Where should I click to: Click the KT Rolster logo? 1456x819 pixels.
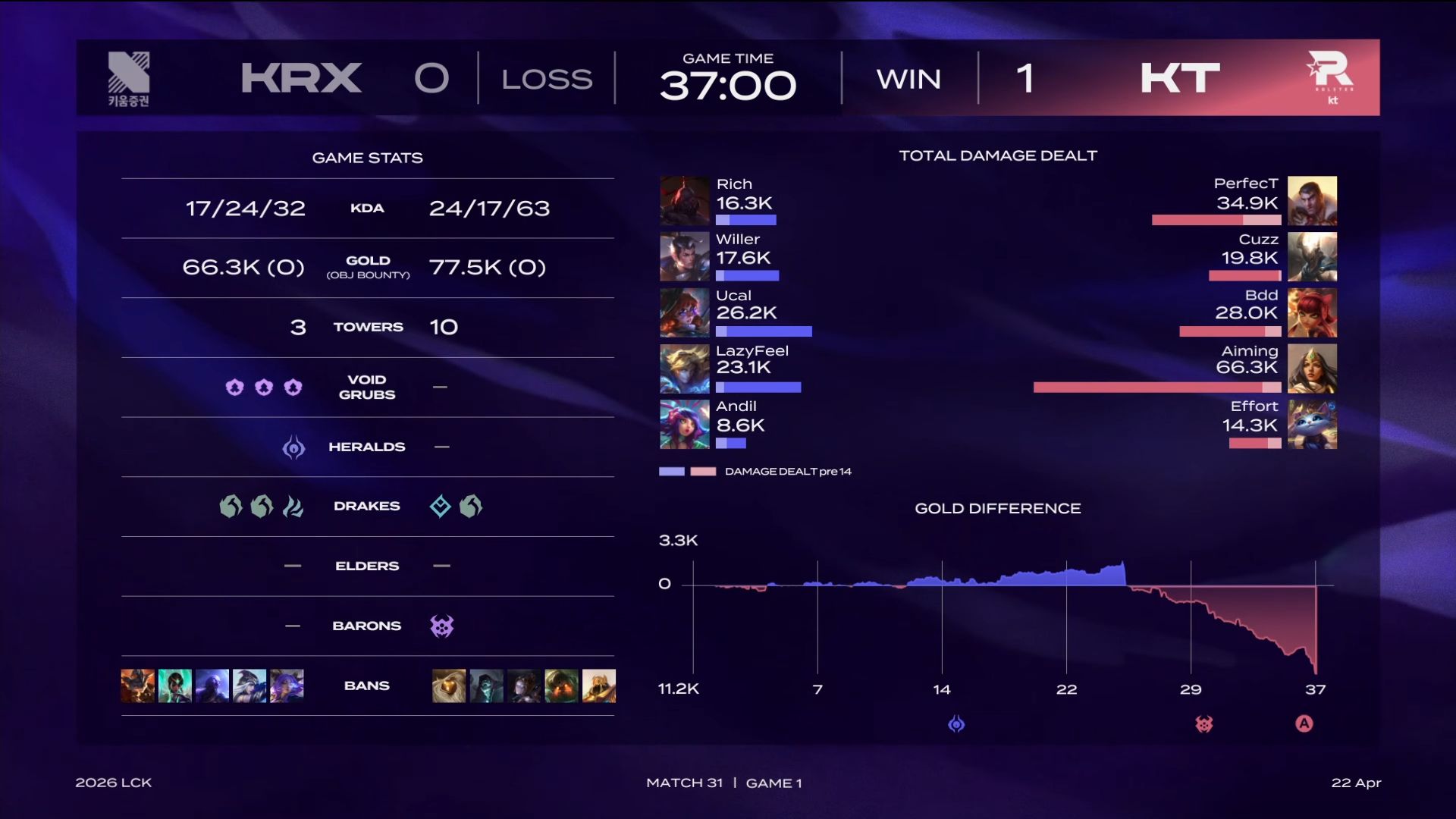(x=1332, y=77)
